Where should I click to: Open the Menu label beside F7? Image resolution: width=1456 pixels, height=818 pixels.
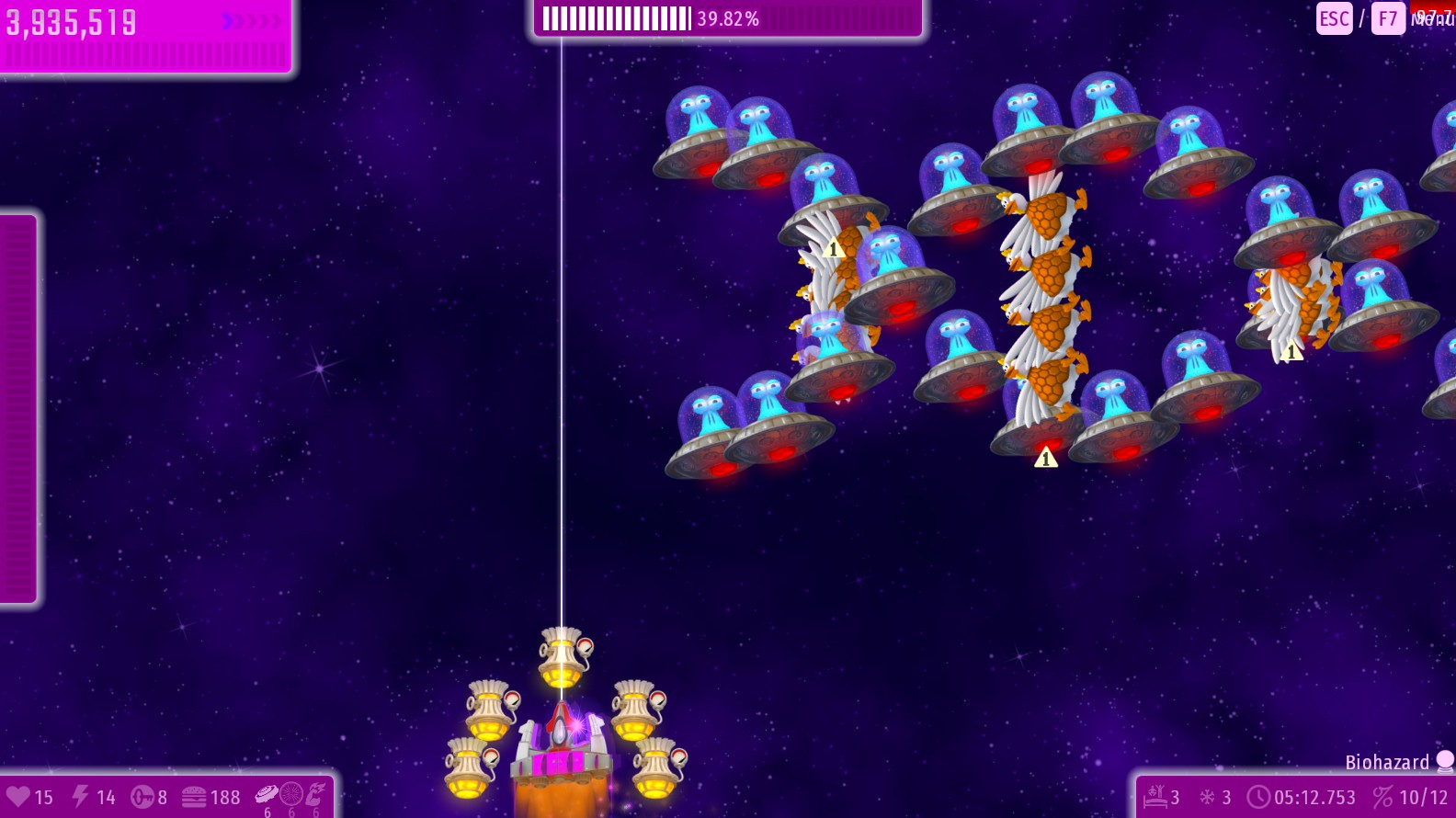coord(1432,18)
